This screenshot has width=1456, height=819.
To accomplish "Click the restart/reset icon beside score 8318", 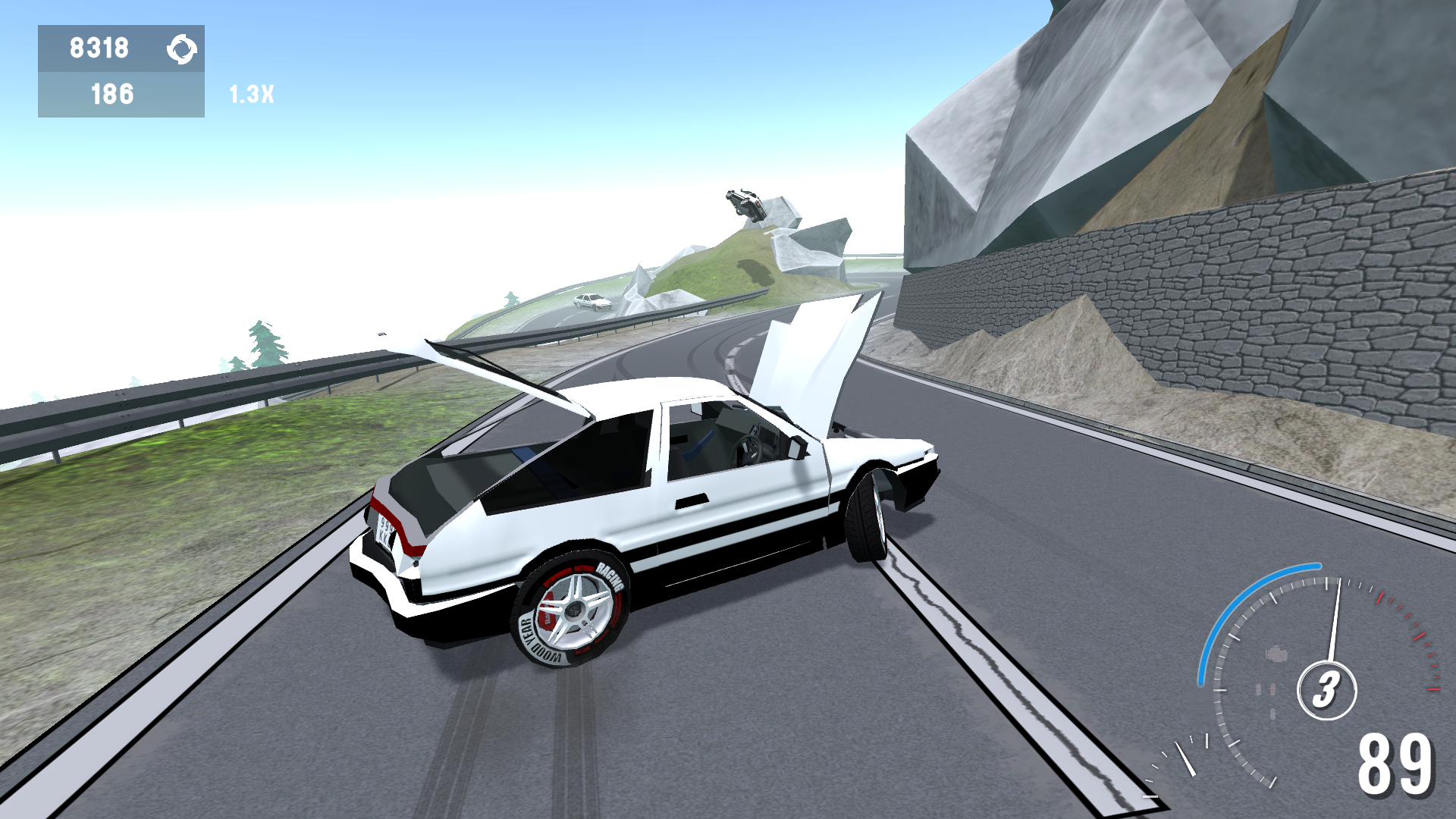I will [x=183, y=50].
